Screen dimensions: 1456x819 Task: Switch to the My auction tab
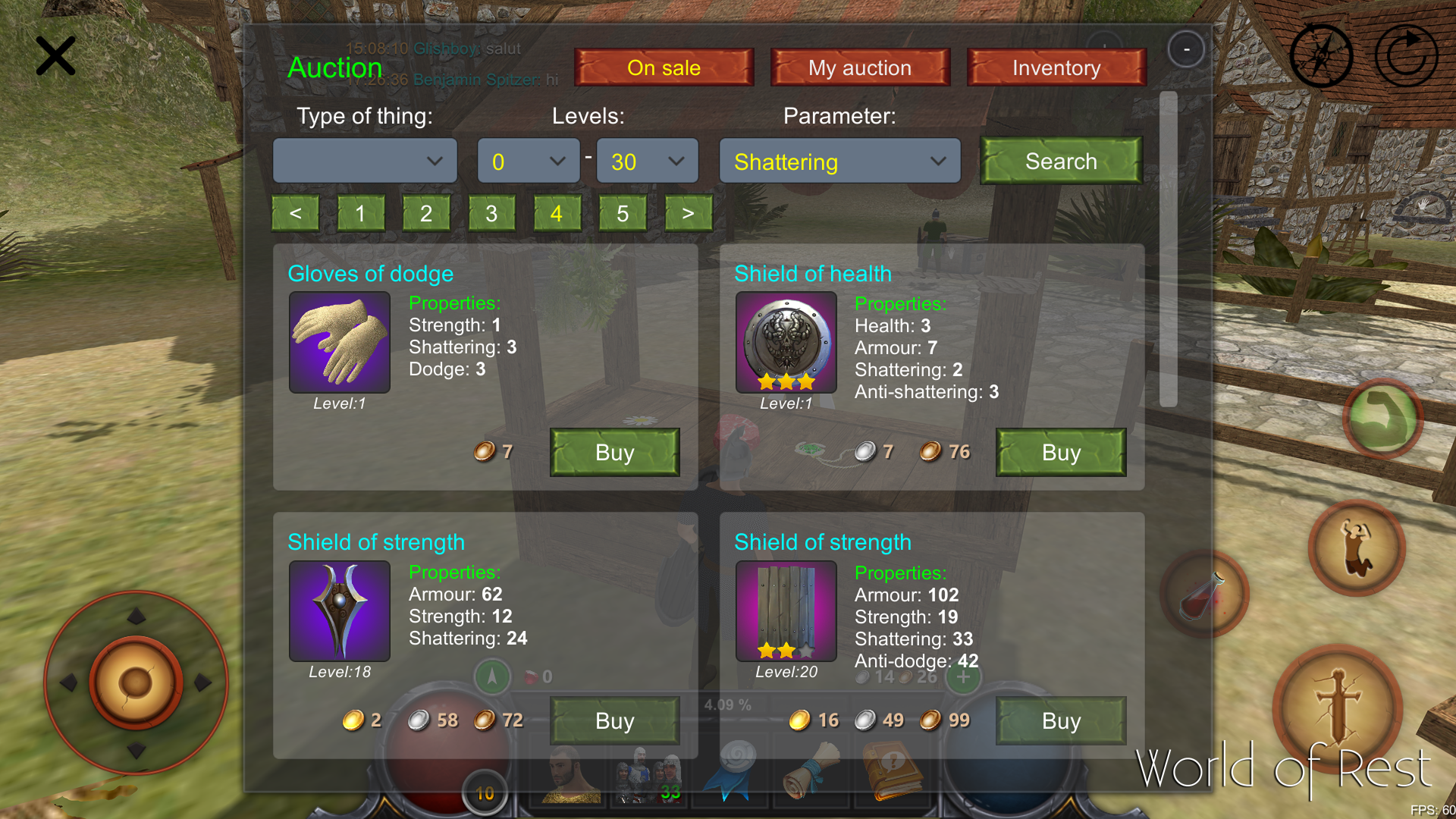pyautogui.click(x=860, y=67)
